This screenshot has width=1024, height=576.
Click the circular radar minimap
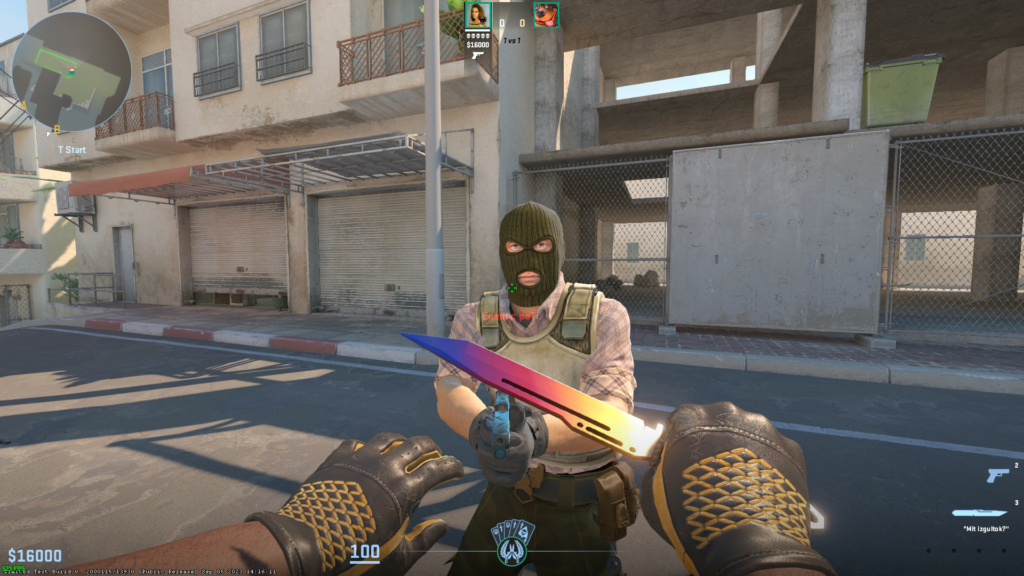coord(72,72)
